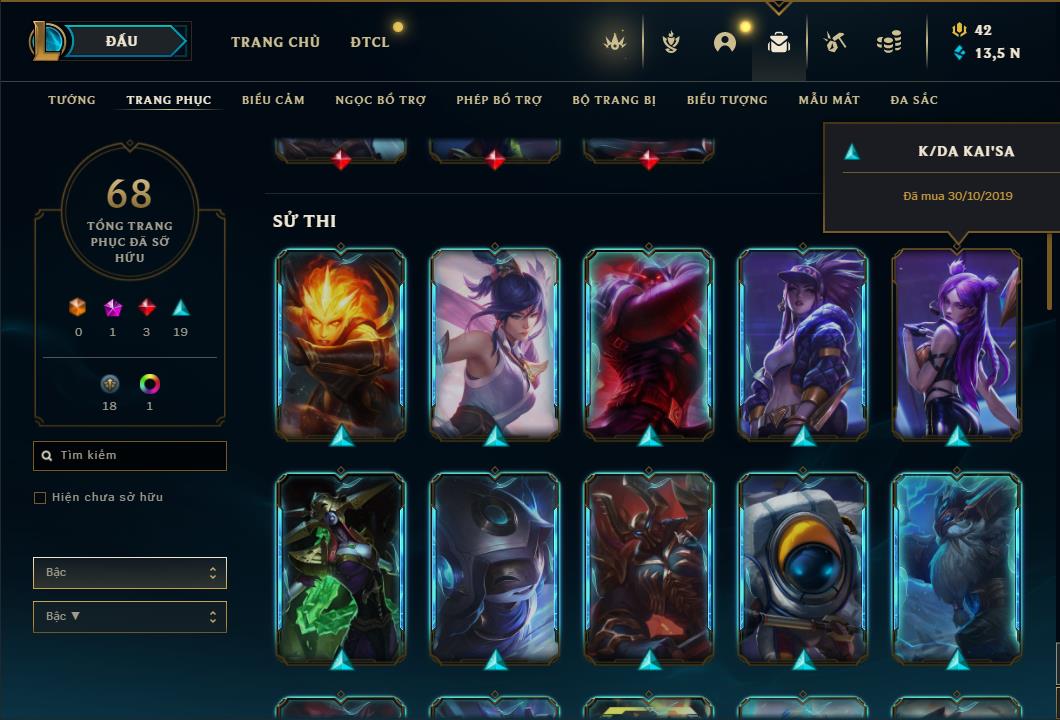Open the NGỌC BỔ TRỢ tab
This screenshot has width=1060, height=720.
[380, 100]
